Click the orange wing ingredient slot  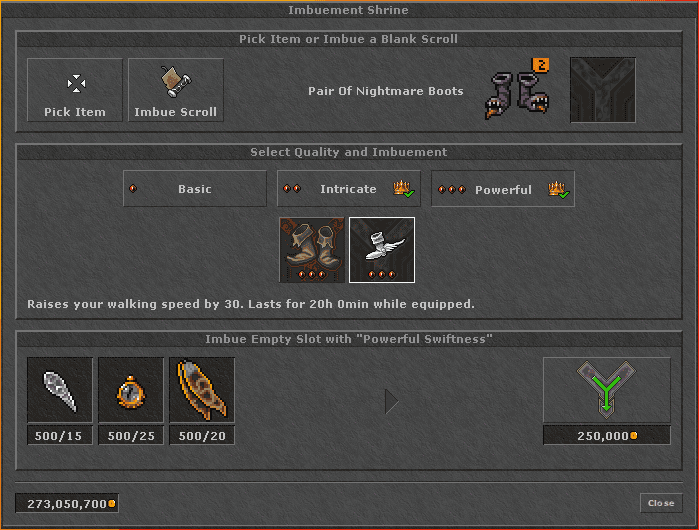coord(202,390)
